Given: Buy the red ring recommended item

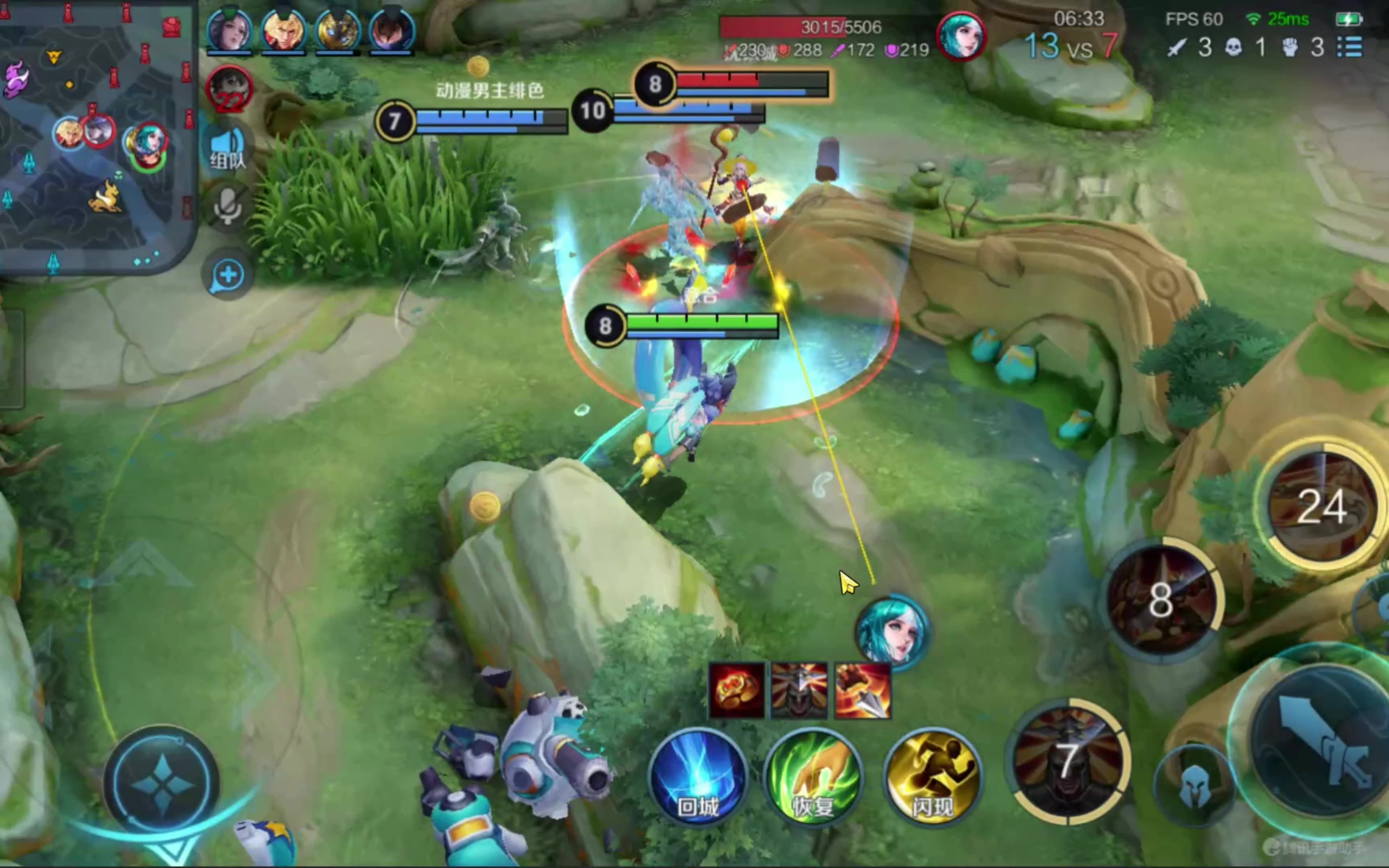Looking at the screenshot, I should pyautogui.click(x=736, y=691).
